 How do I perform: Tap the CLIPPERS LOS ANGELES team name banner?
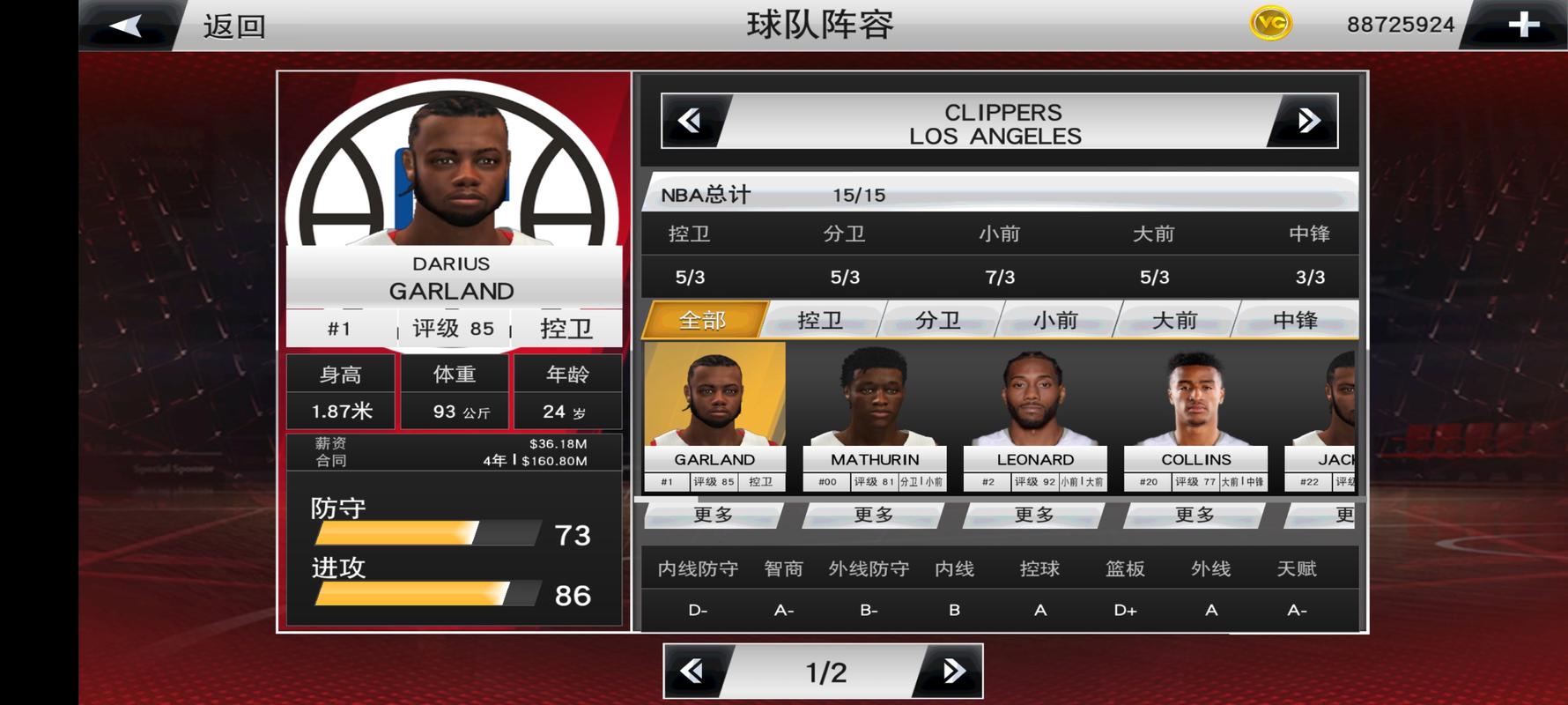[1001, 123]
